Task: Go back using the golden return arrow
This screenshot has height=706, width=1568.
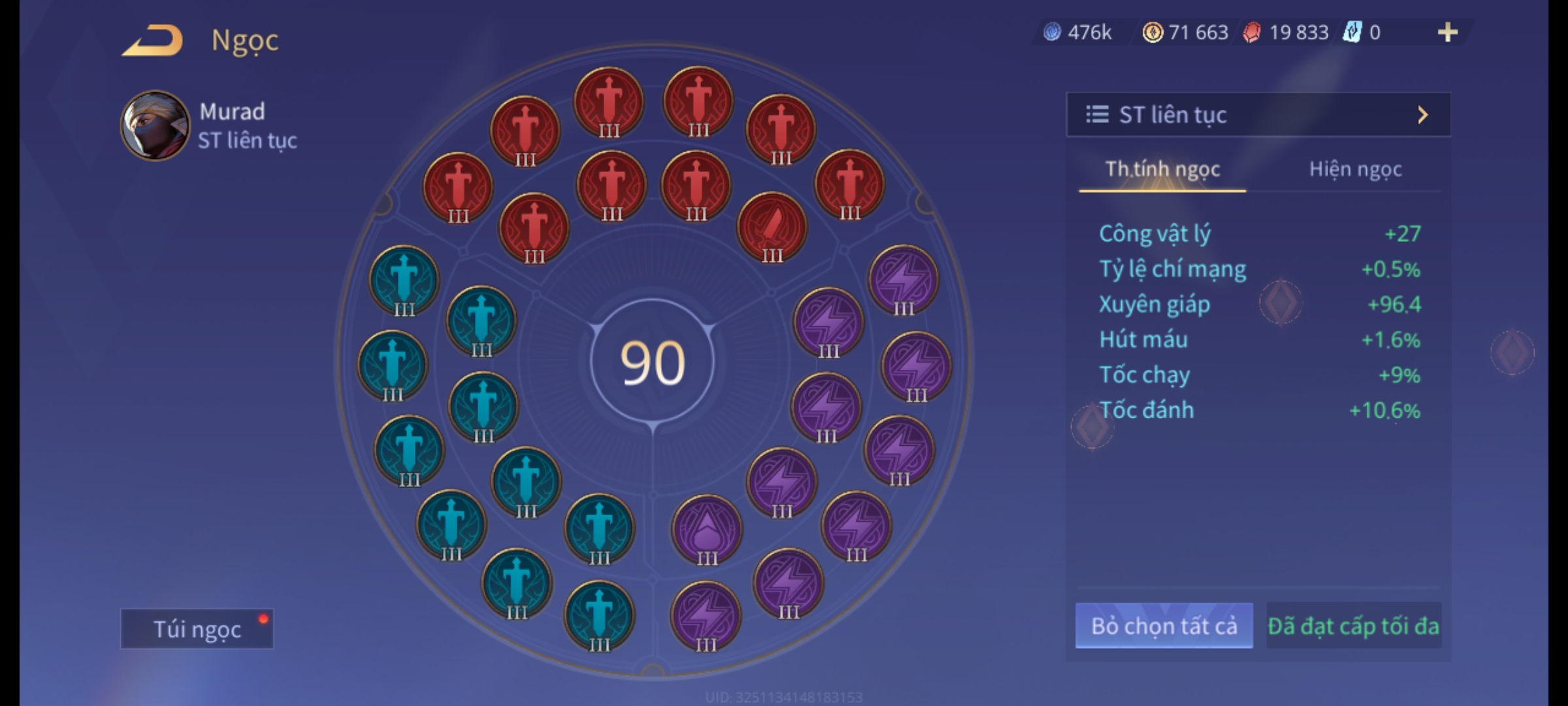Action: click(x=152, y=41)
